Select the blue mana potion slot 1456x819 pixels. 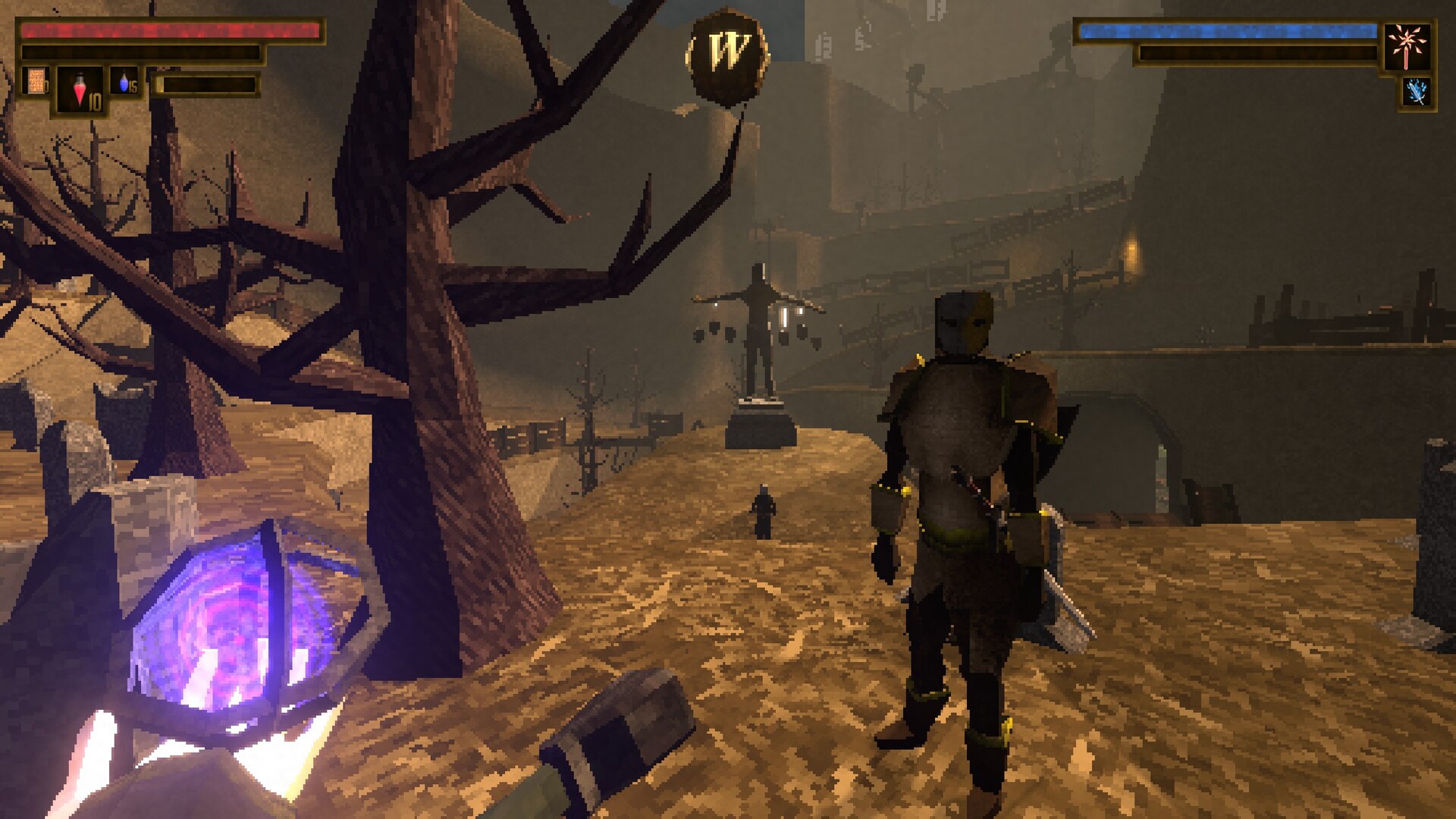pyautogui.click(x=126, y=82)
